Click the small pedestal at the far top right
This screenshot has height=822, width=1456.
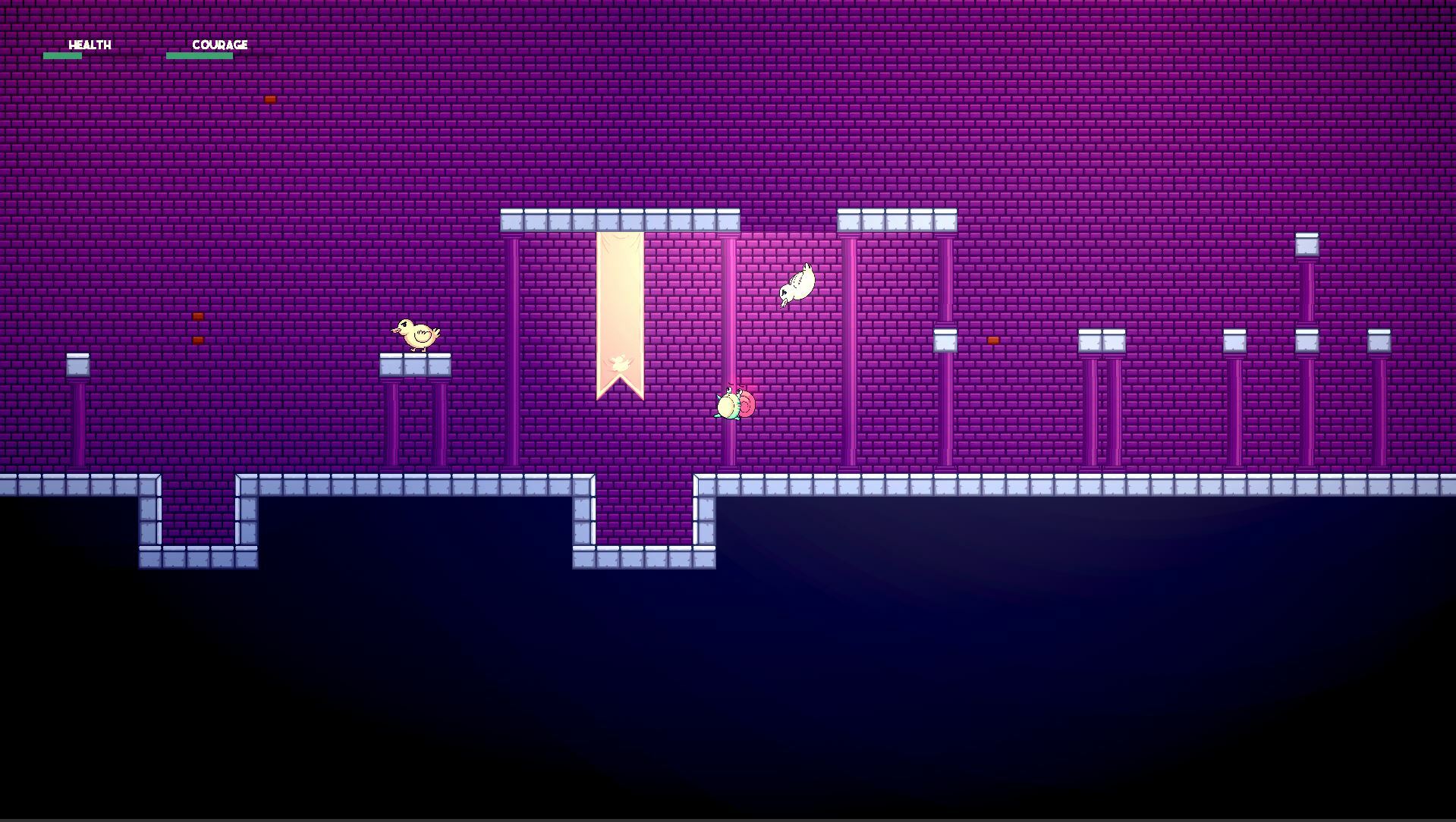(1307, 243)
